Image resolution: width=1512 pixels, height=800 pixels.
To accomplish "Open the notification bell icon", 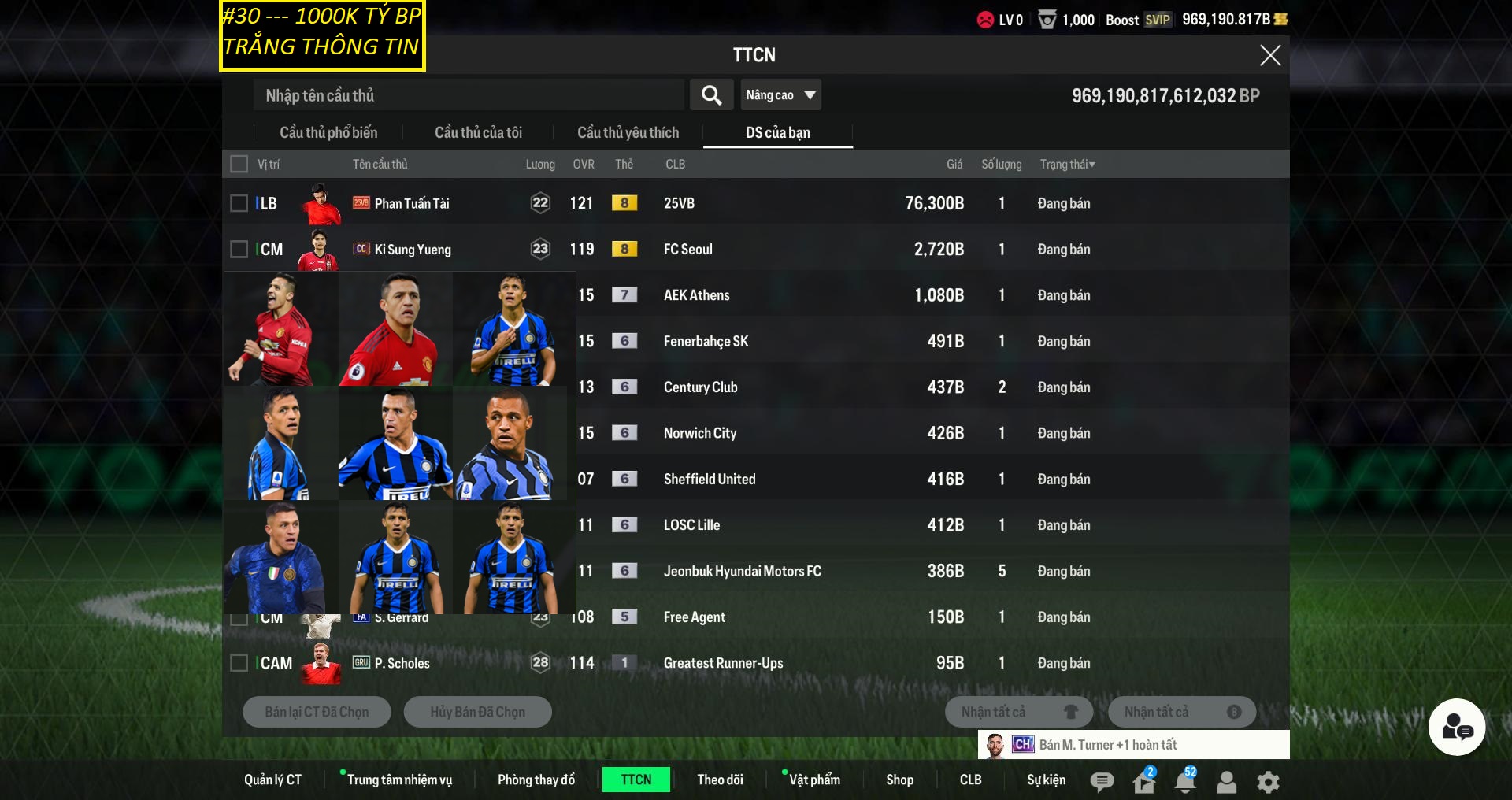I will click(1184, 781).
